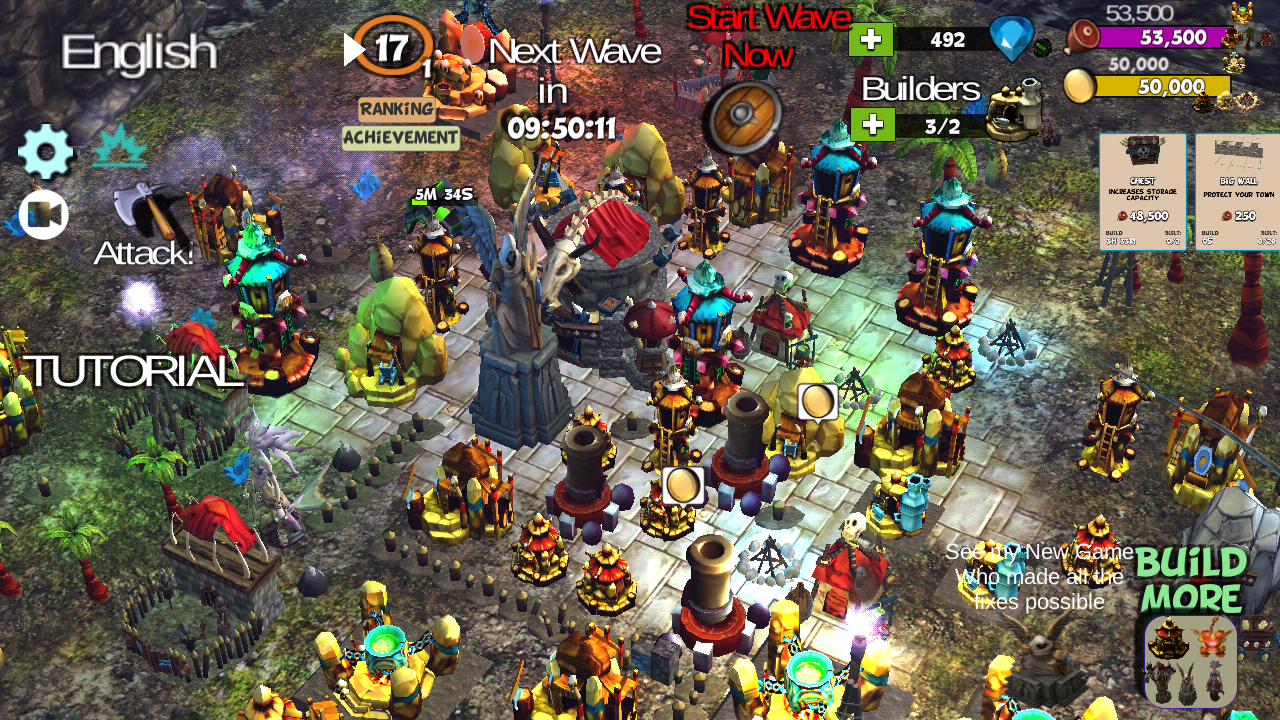Viewport: 1280px width, 720px height.
Task: Add builders with the green plus button
Action: click(871, 124)
